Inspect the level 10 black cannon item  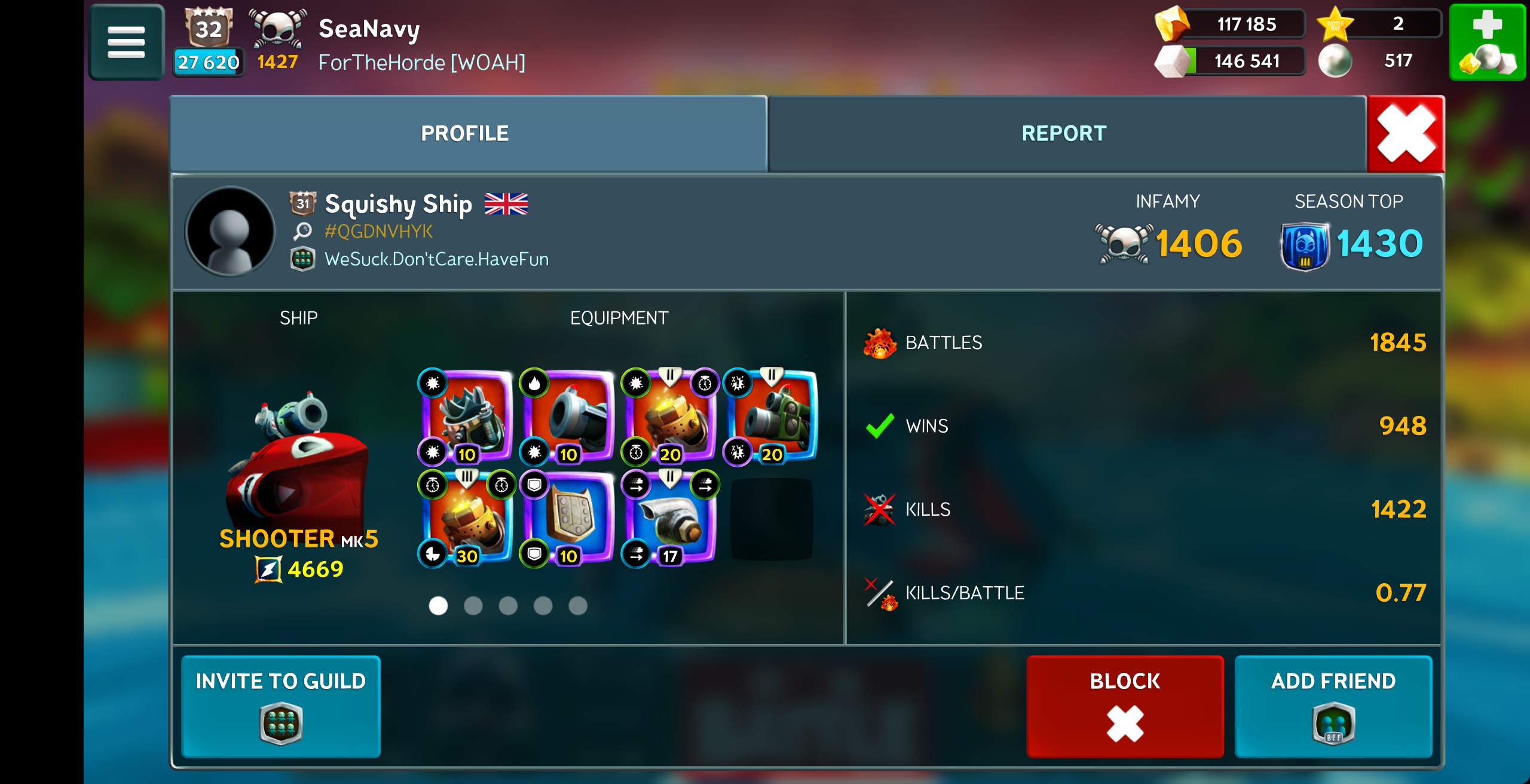[x=569, y=416]
